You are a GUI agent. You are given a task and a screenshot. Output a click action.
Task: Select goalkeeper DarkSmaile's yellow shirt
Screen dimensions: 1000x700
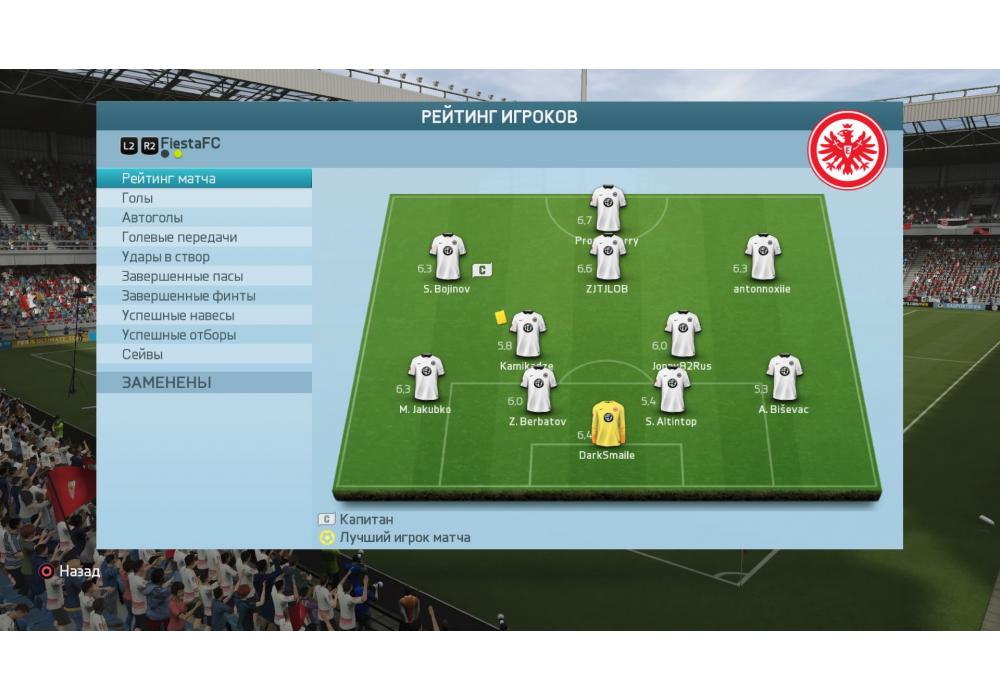[x=606, y=424]
